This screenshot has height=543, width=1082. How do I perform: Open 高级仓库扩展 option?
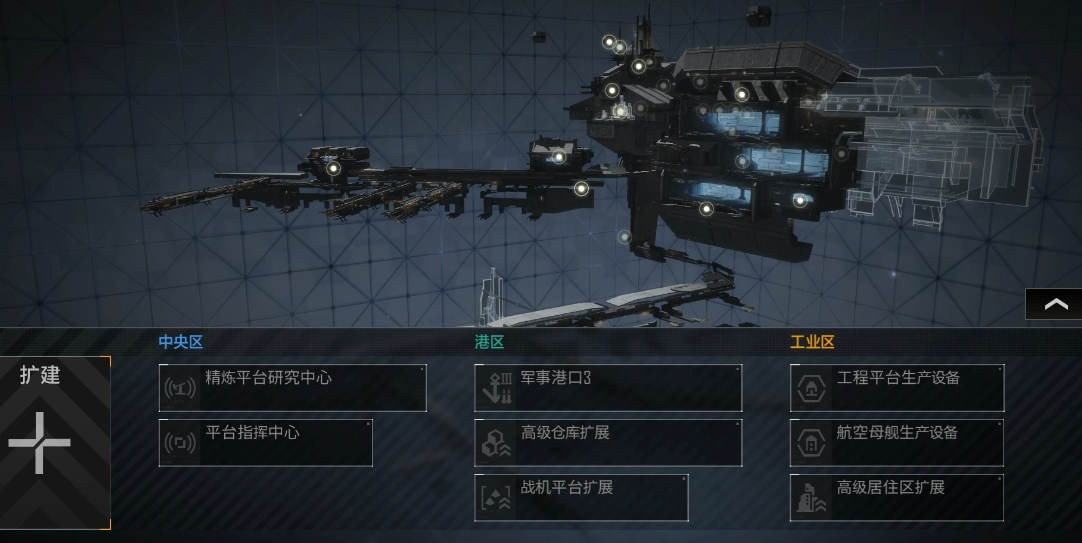pyautogui.click(x=608, y=443)
